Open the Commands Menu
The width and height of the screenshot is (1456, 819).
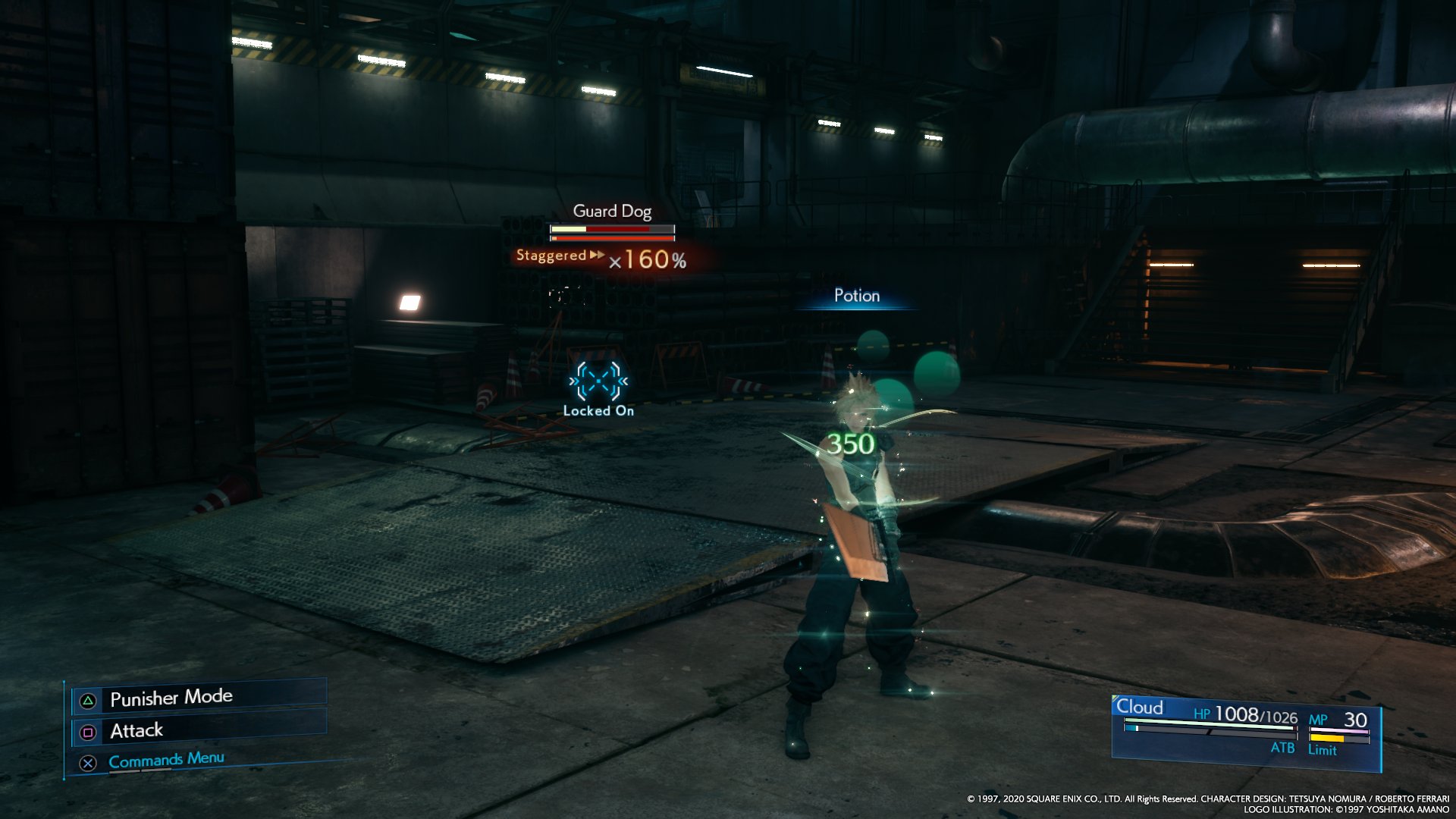(166, 760)
